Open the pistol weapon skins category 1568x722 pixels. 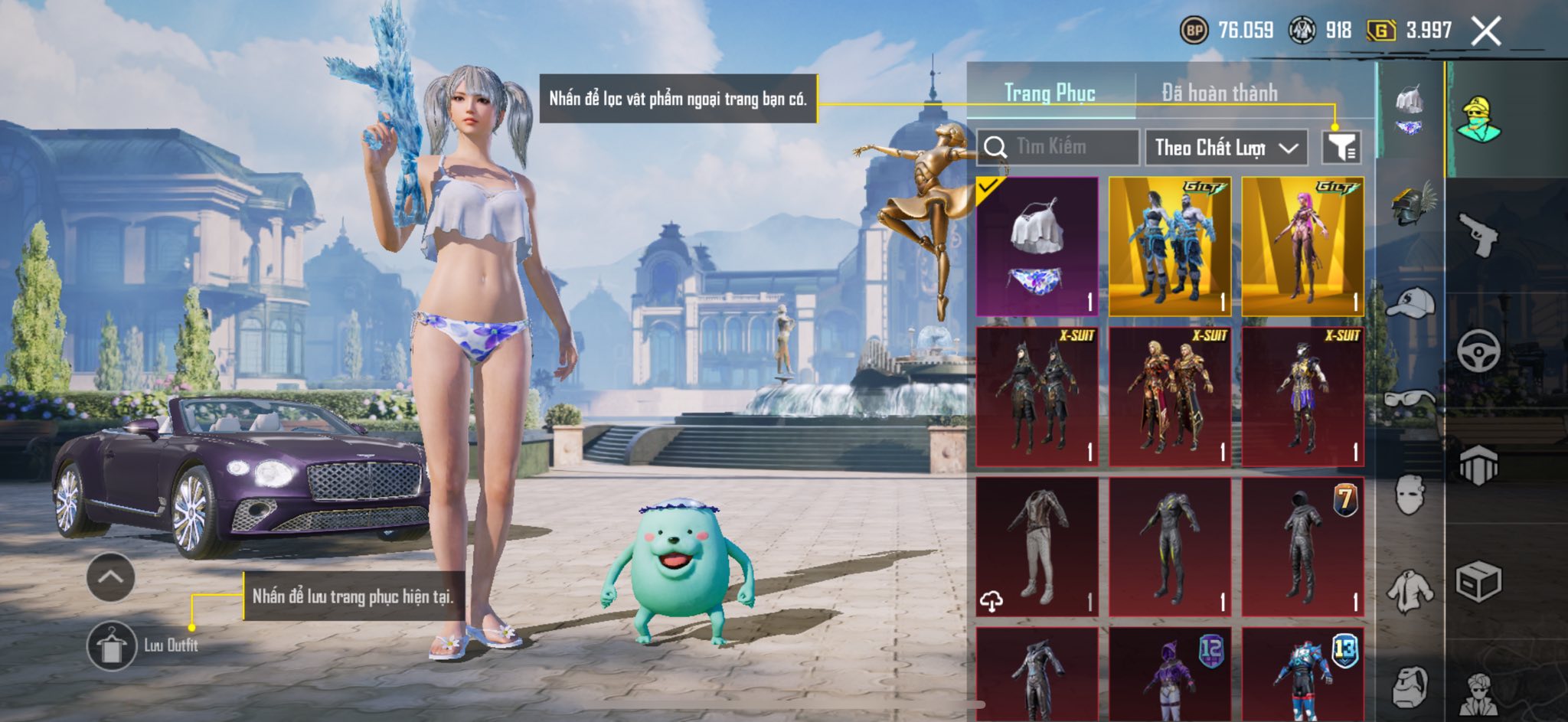(x=1478, y=234)
